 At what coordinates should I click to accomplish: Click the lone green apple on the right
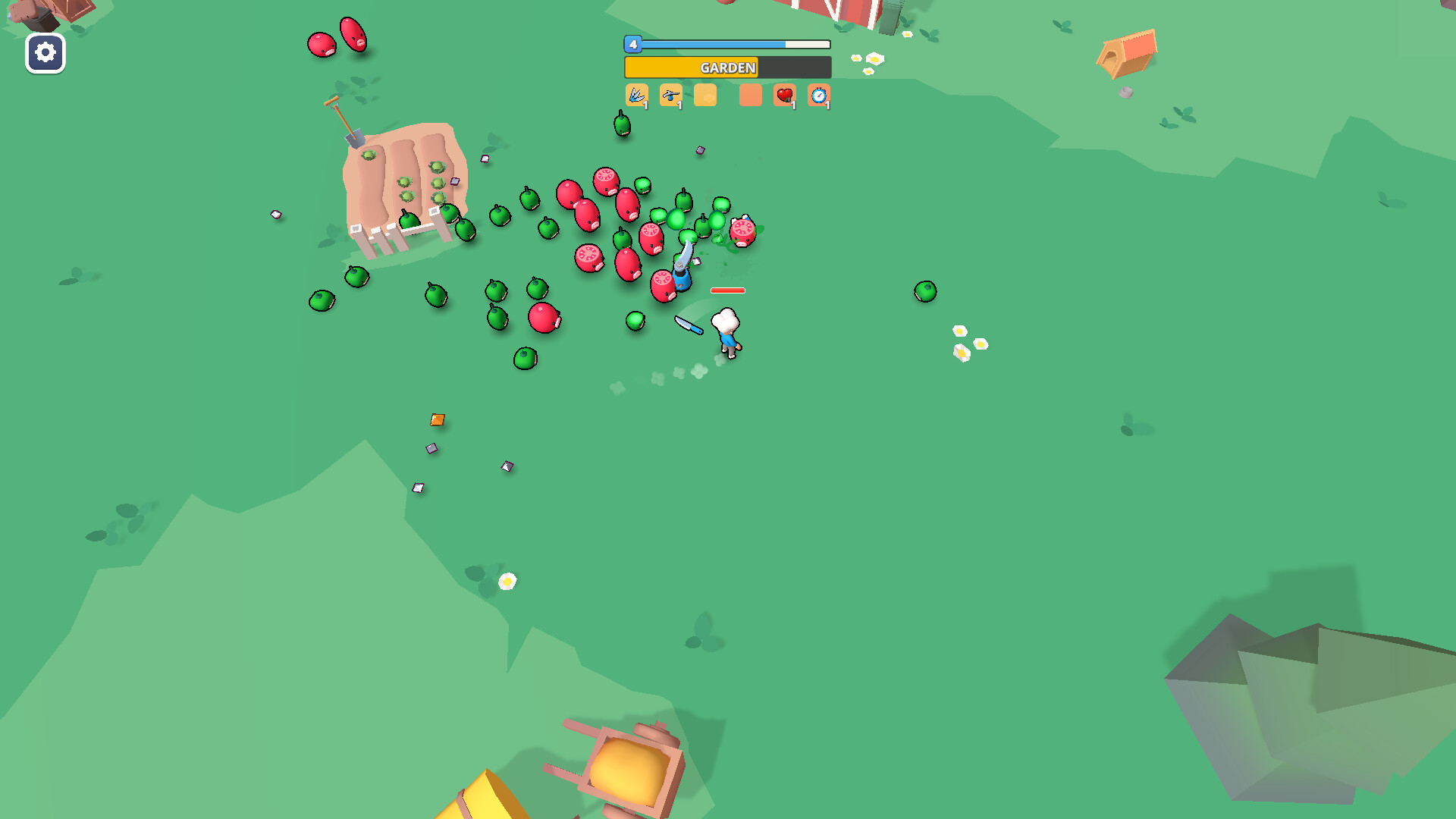(x=925, y=292)
